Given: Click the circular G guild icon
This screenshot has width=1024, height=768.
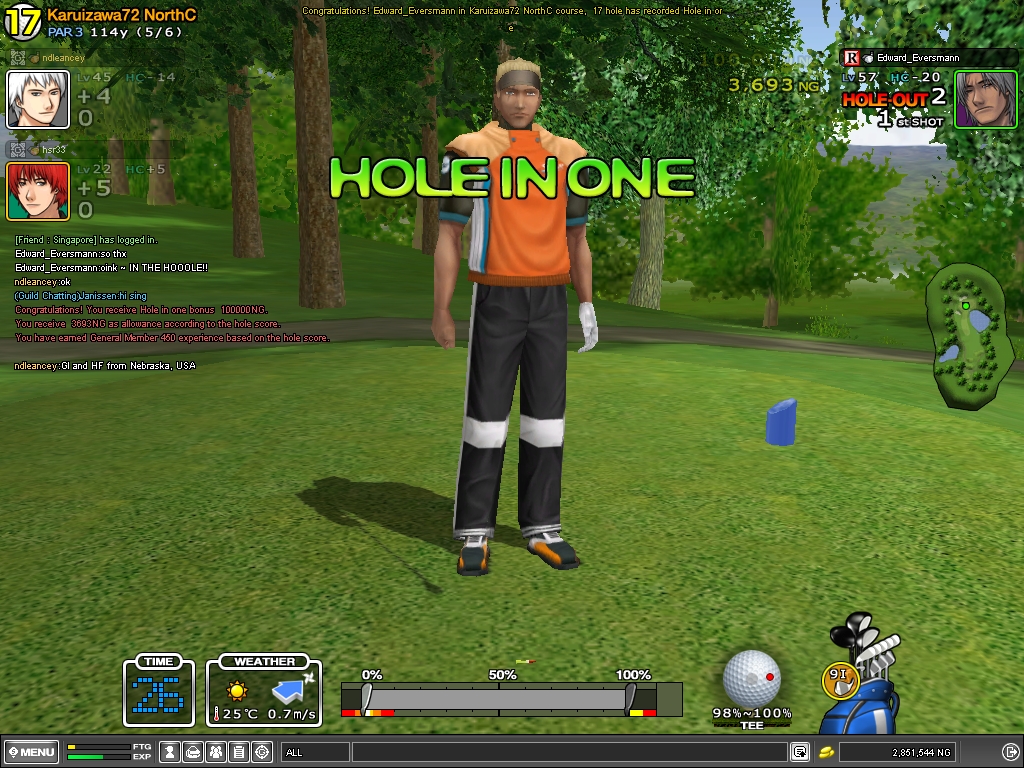Looking at the screenshot, I should tap(262, 752).
